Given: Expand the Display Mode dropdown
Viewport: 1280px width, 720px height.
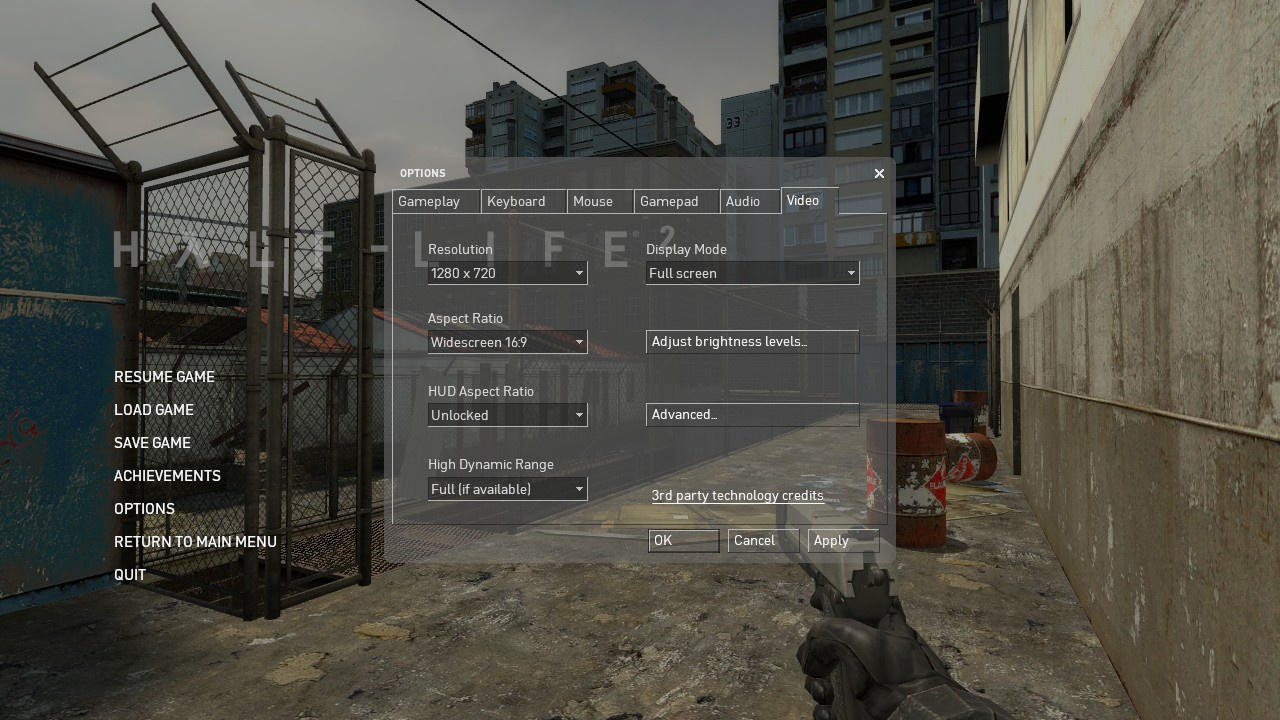Looking at the screenshot, I should [x=752, y=273].
